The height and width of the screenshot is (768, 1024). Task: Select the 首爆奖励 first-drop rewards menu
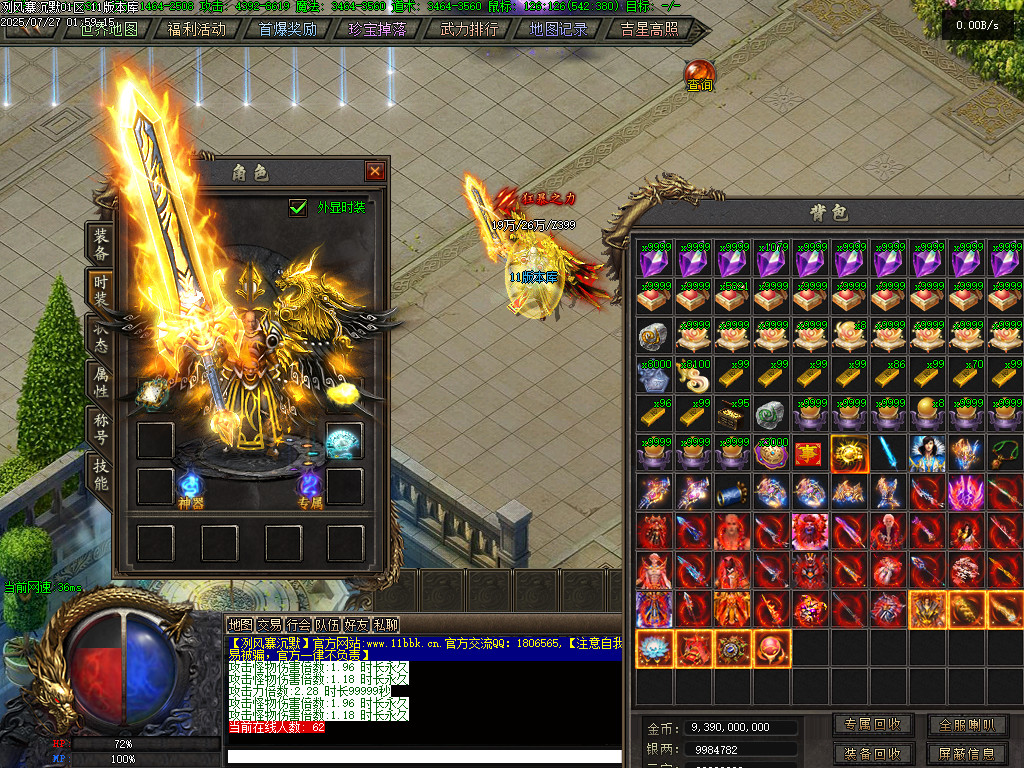click(287, 29)
